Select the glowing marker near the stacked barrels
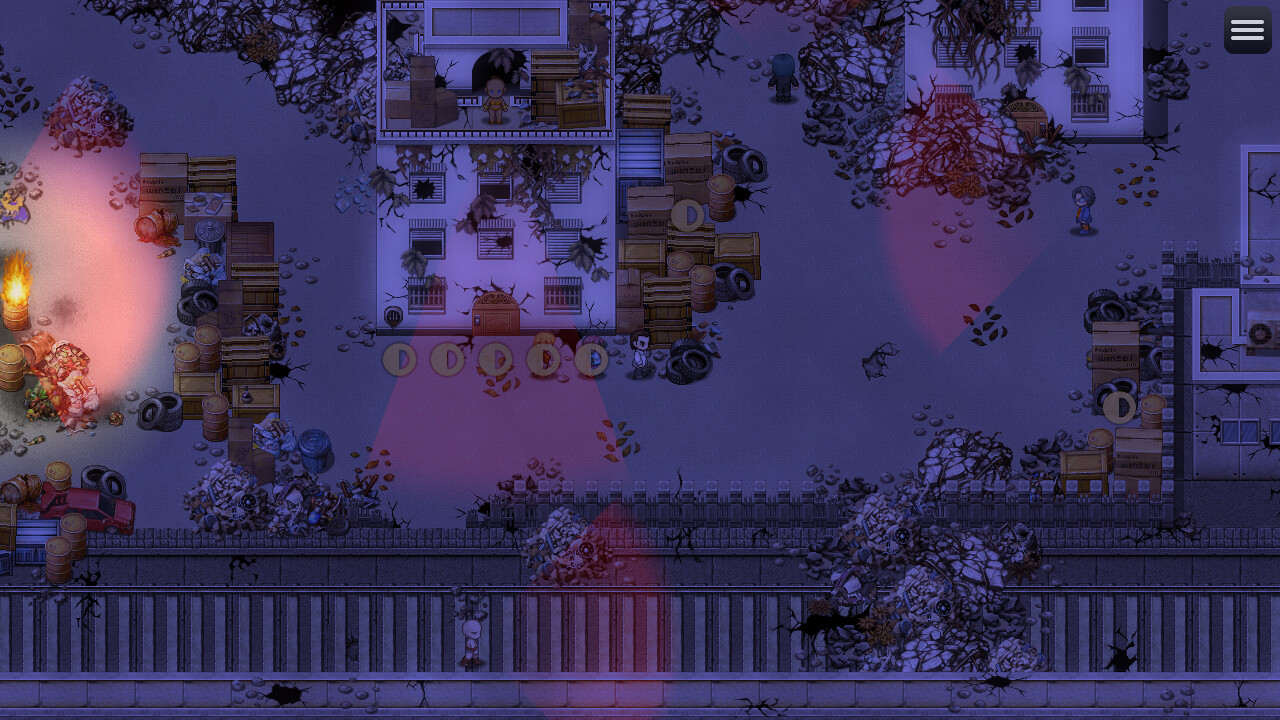 [687, 215]
